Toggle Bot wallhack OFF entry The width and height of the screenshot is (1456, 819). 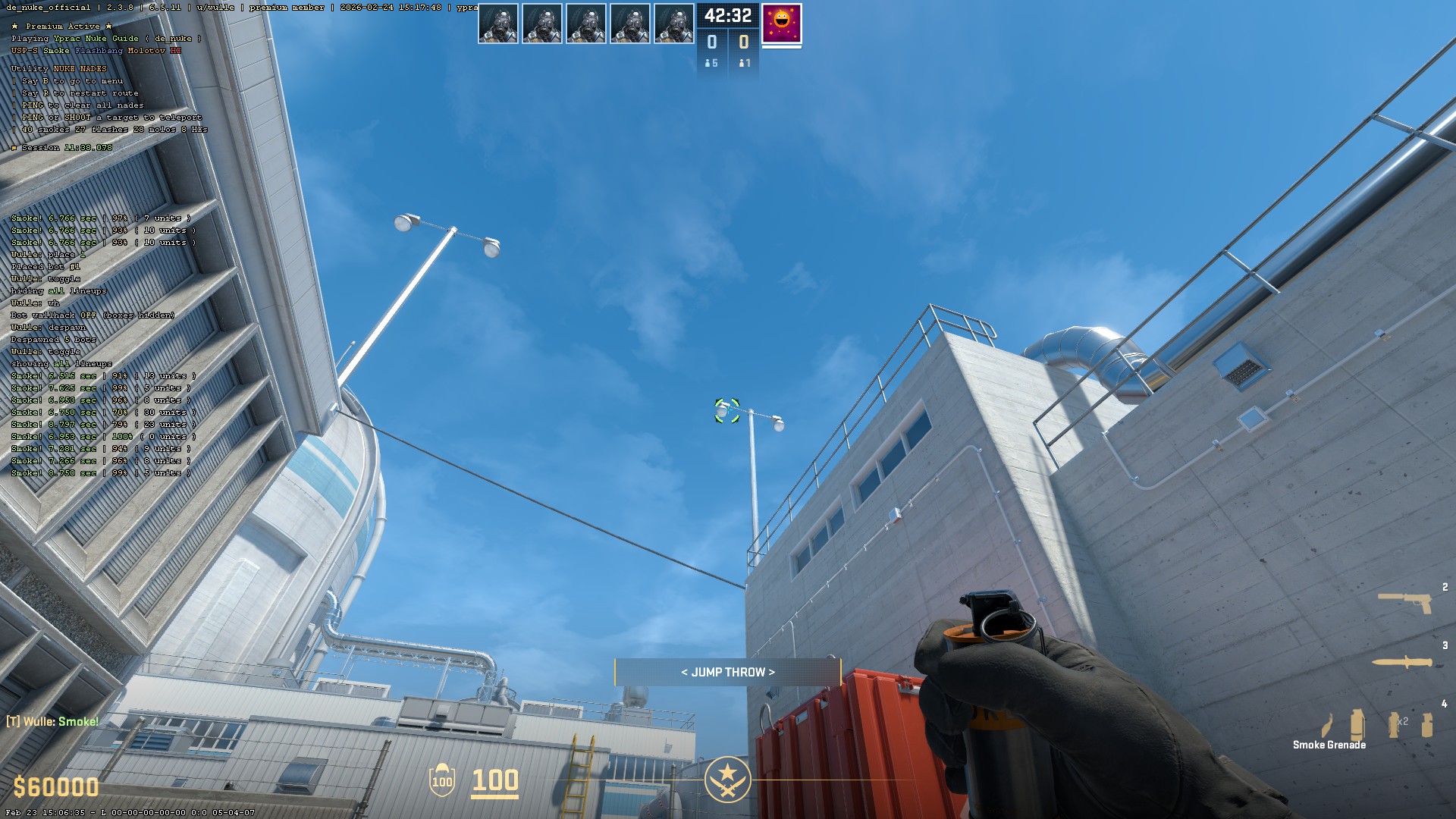[91, 315]
